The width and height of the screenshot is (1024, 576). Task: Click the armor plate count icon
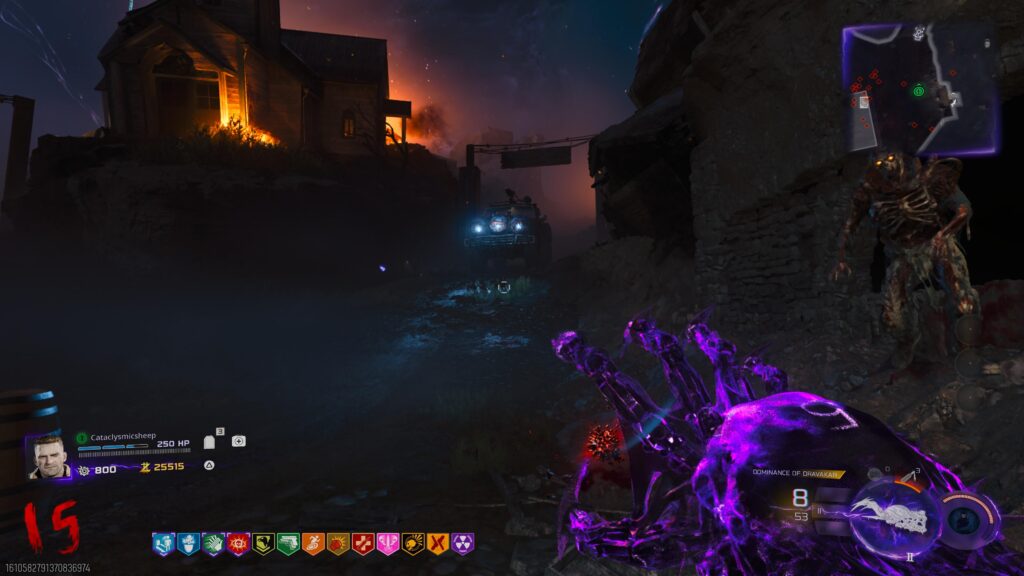click(210, 441)
